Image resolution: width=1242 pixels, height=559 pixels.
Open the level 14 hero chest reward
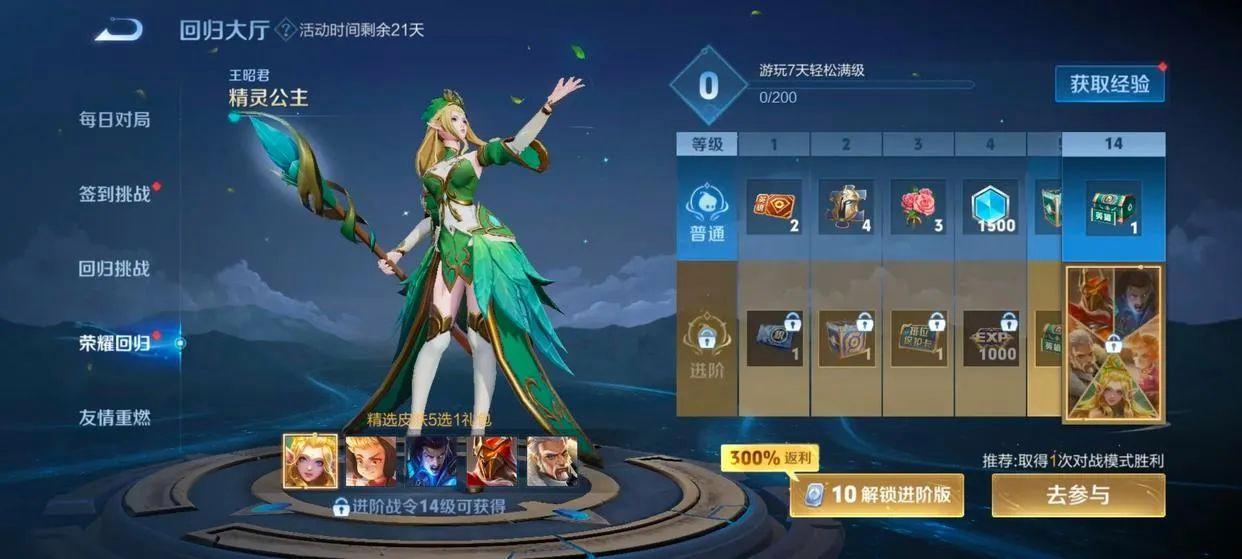(x=1113, y=208)
